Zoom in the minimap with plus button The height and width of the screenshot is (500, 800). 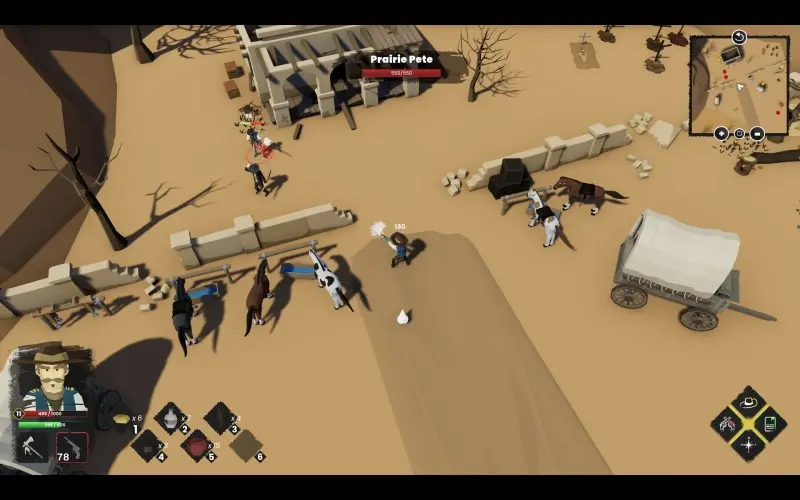(x=721, y=133)
